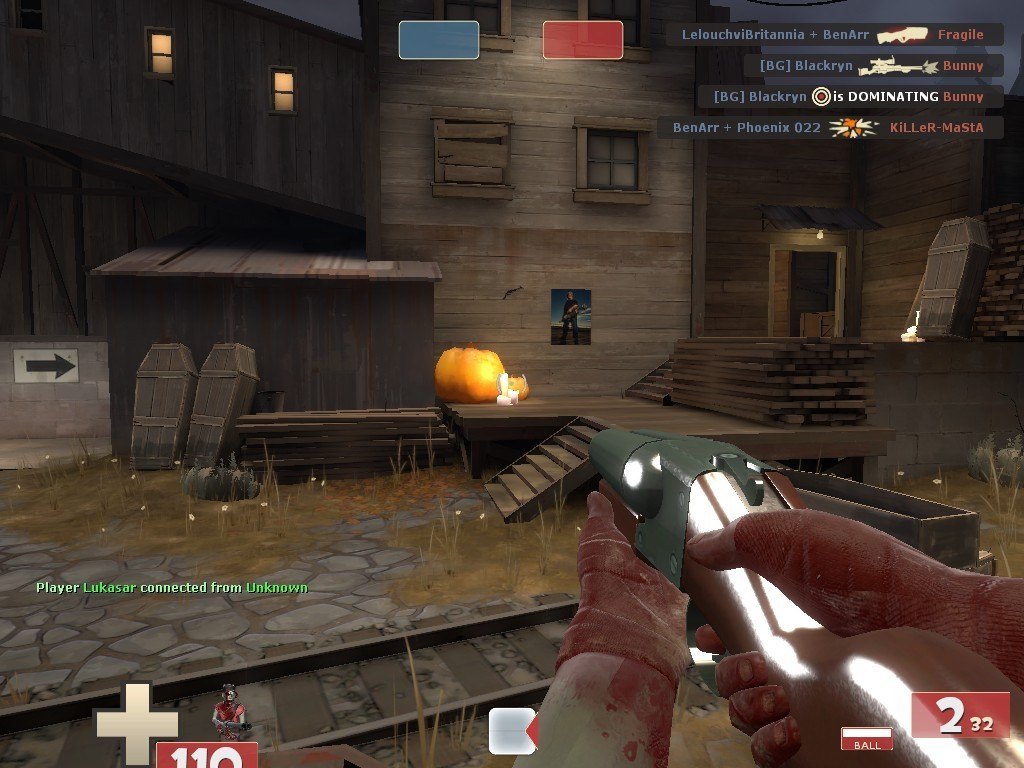The height and width of the screenshot is (768, 1024).
Task: Click the red team score panel
Action: pos(583,40)
